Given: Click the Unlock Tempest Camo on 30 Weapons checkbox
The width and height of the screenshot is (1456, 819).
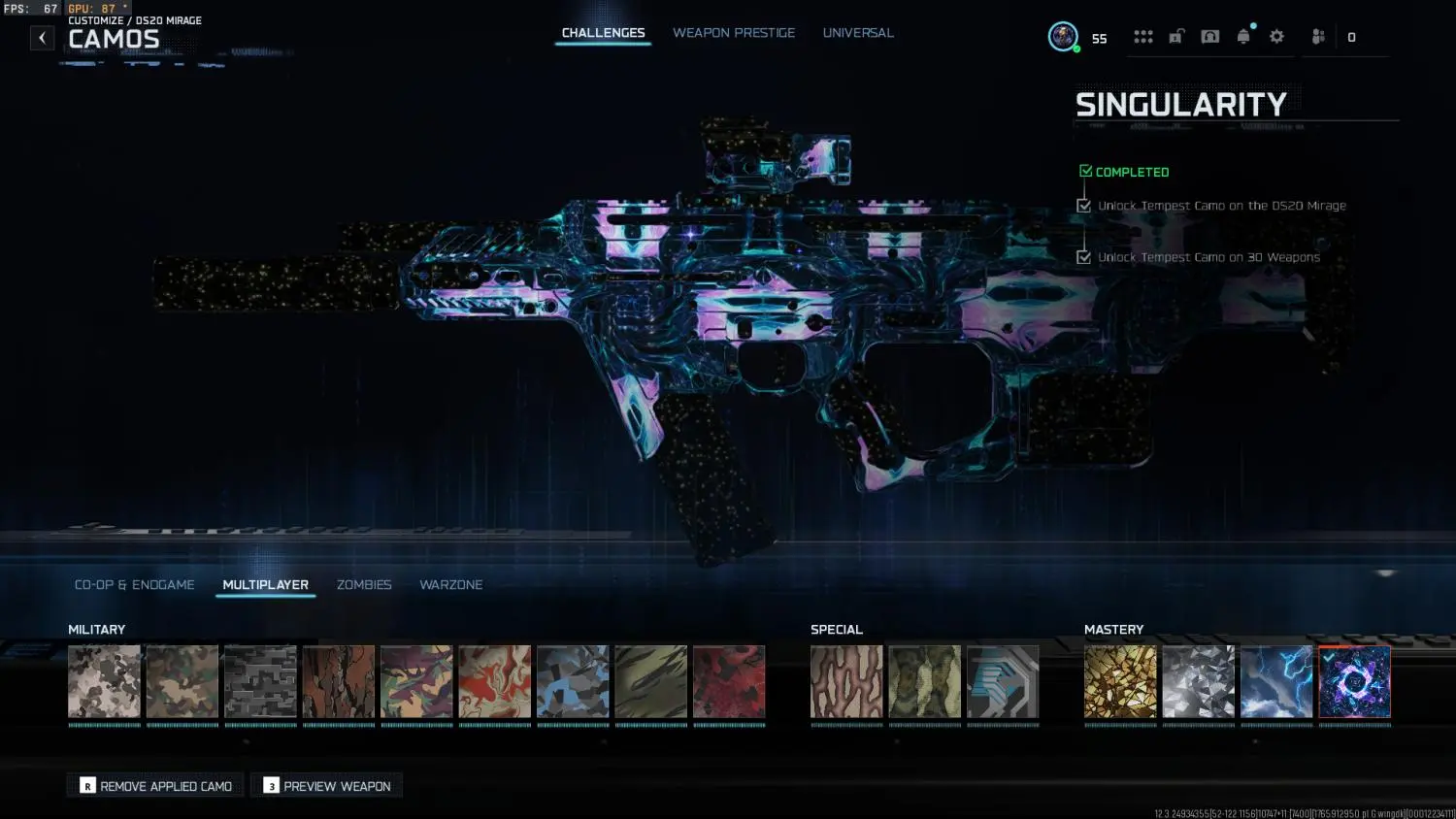Looking at the screenshot, I should click(x=1083, y=256).
